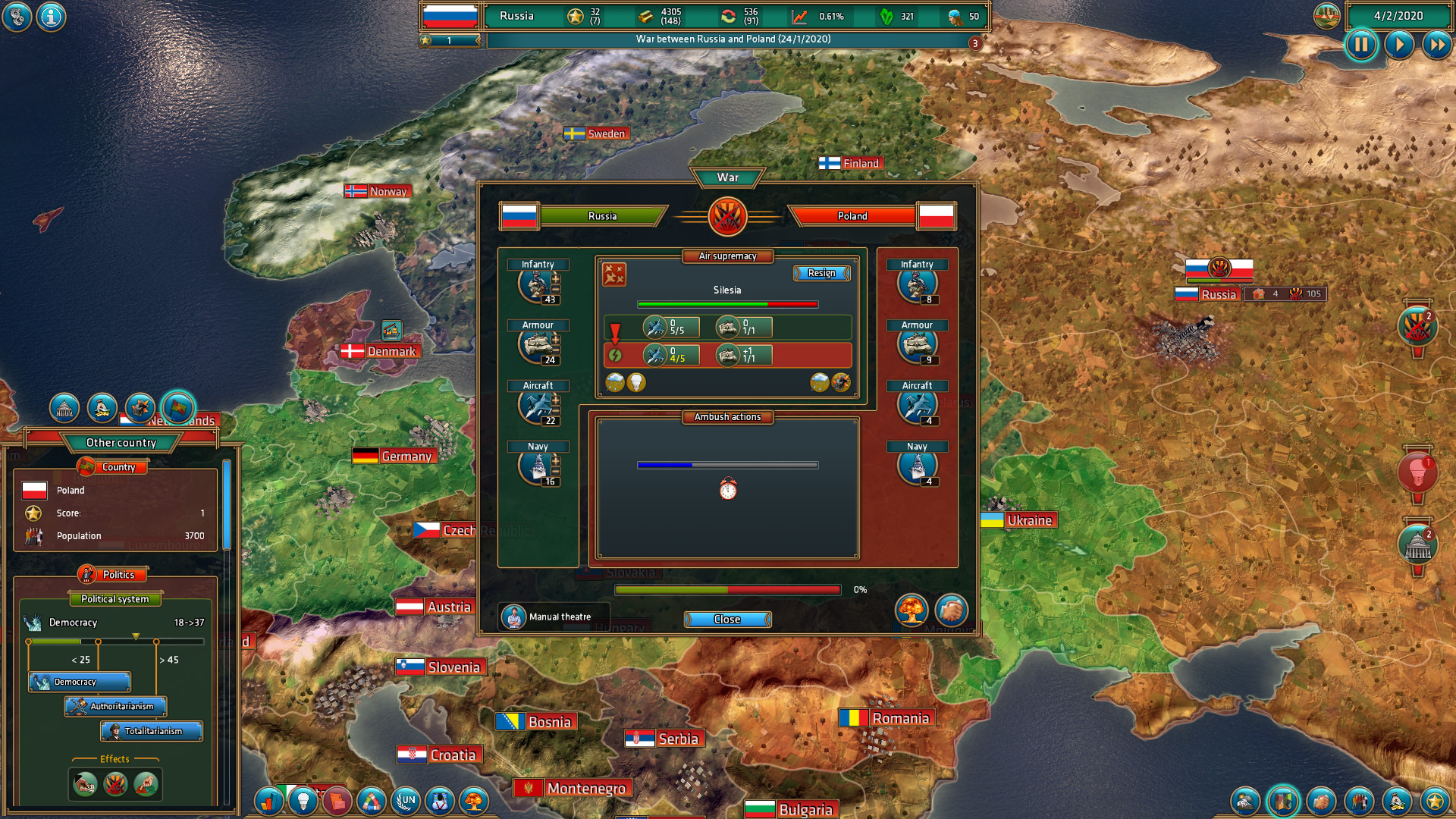Open the nuclear strike option in war window
Image resolution: width=1456 pixels, height=819 pixels.
(x=912, y=610)
